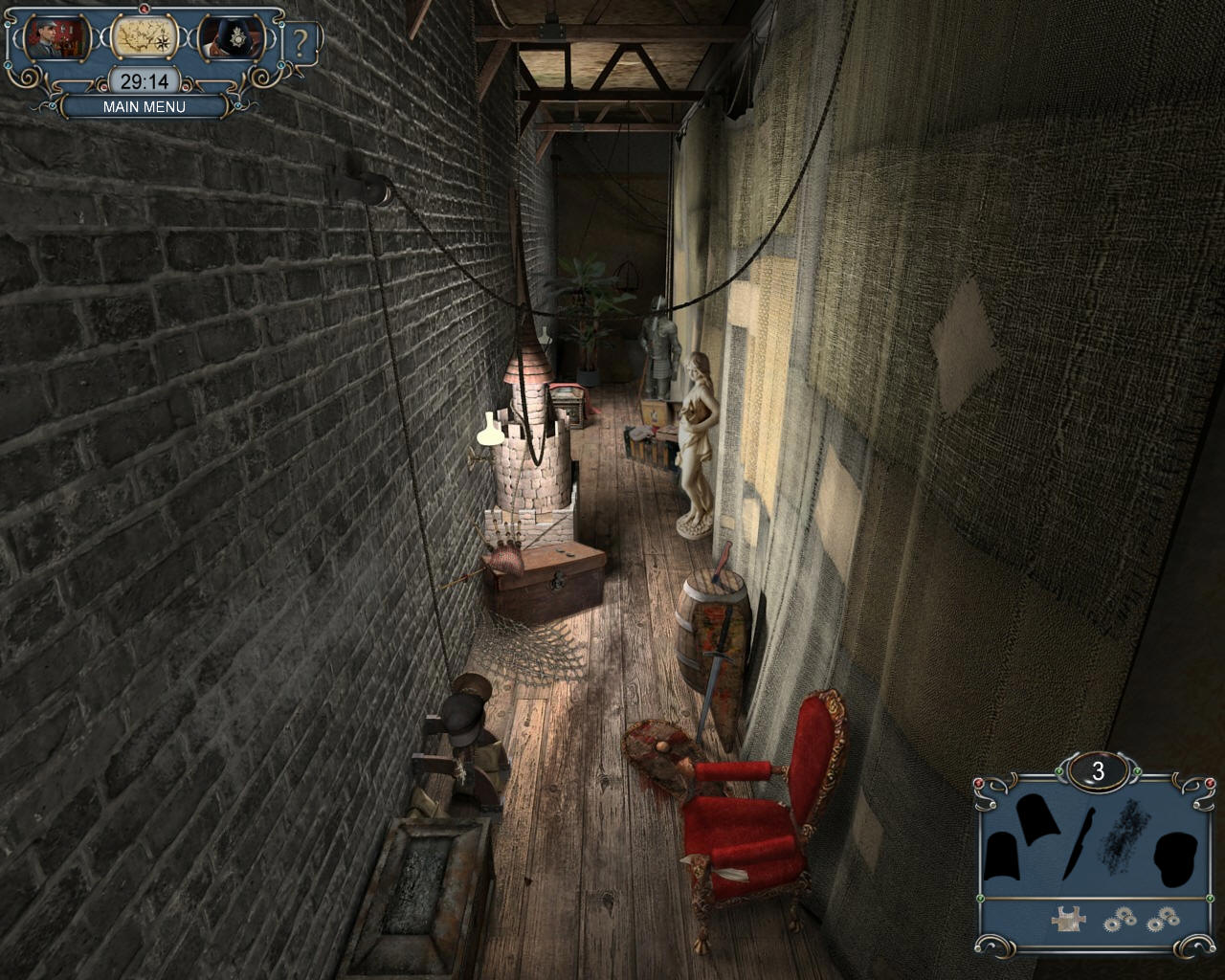Image resolution: width=1225 pixels, height=980 pixels.
Task: Open the map with compass icon
Action: 144,37
